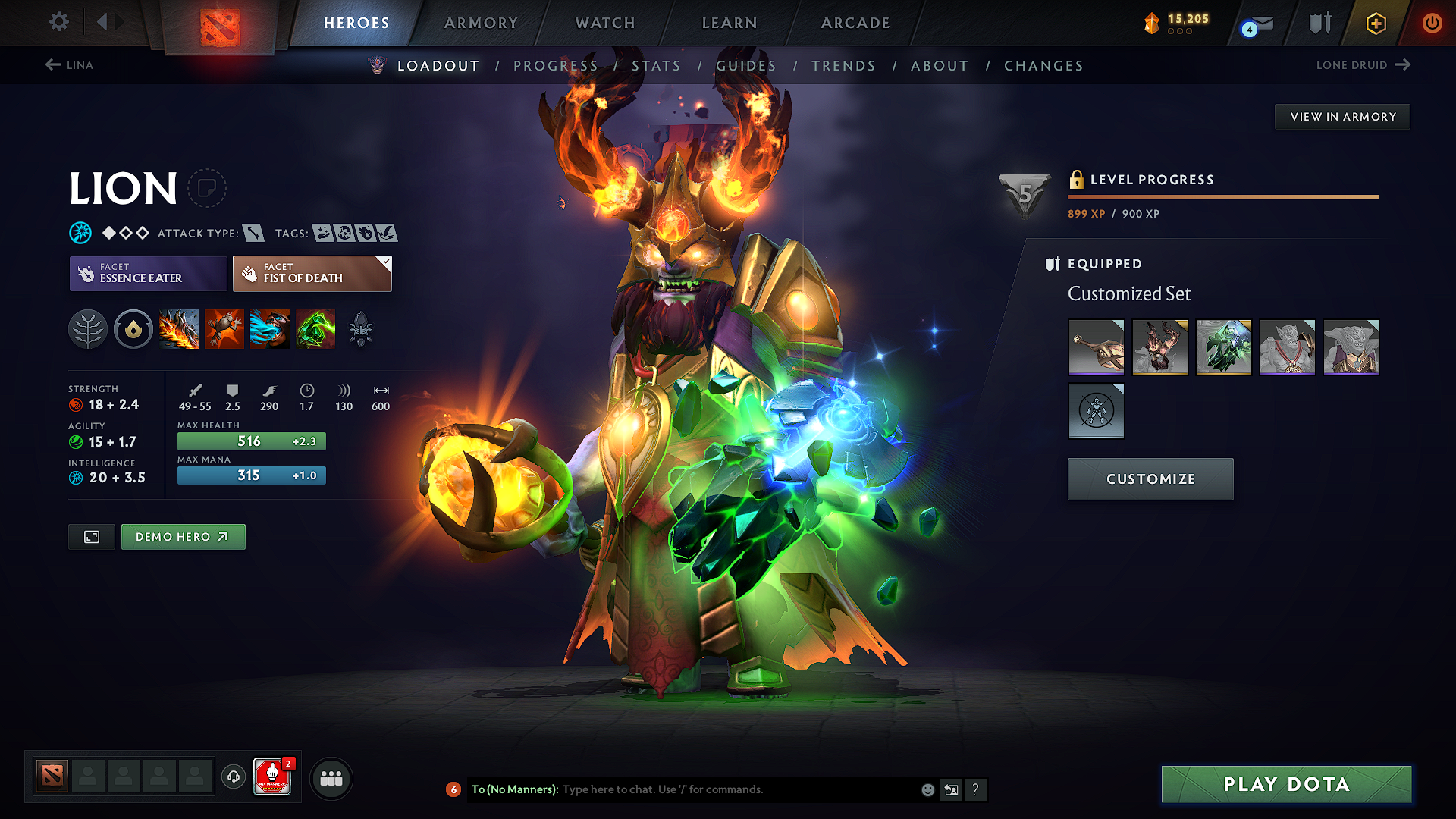Click the chat input field at bottom

pos(720,789)
